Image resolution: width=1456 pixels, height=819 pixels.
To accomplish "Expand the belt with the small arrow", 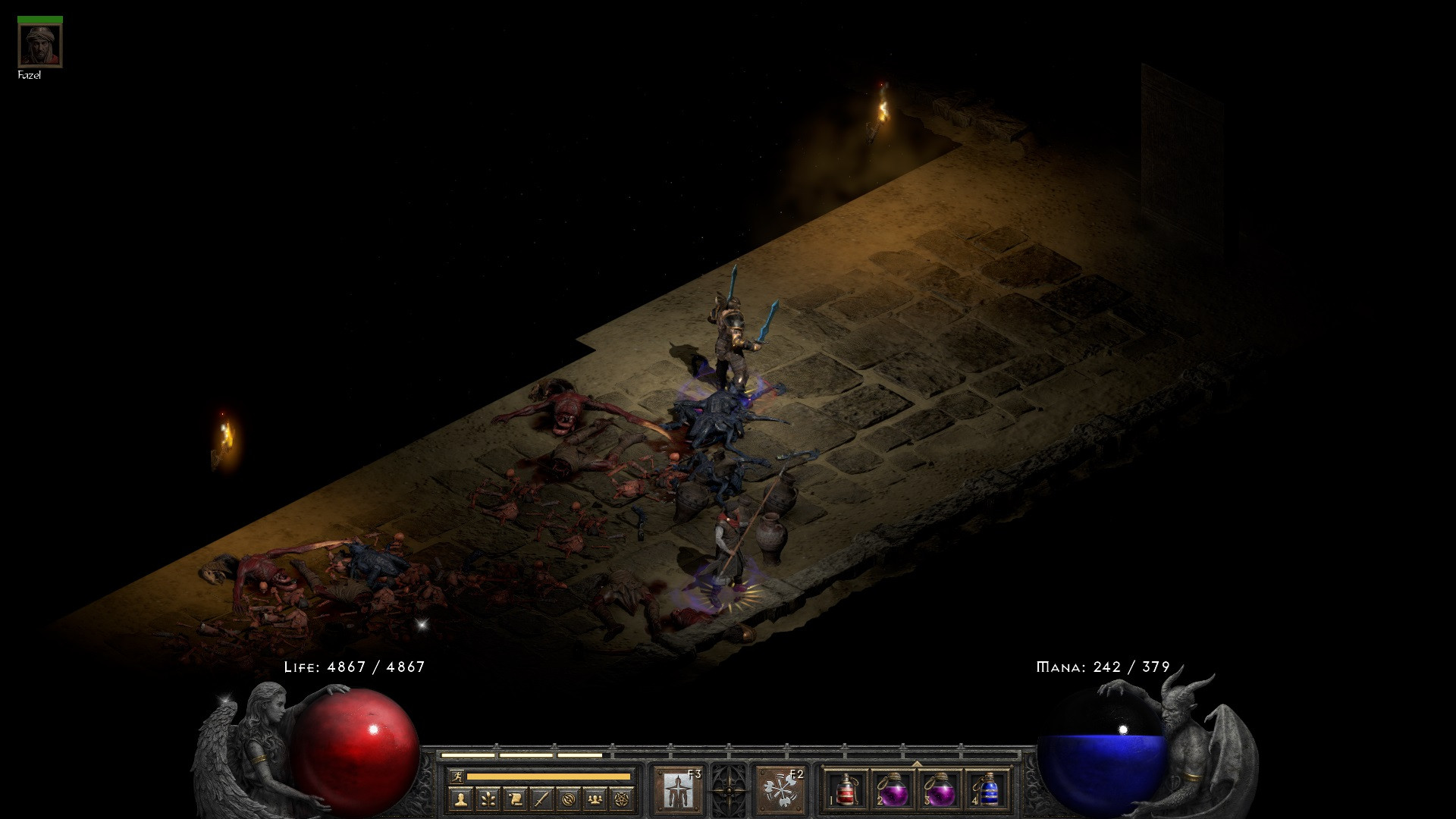I will [916, 763].
